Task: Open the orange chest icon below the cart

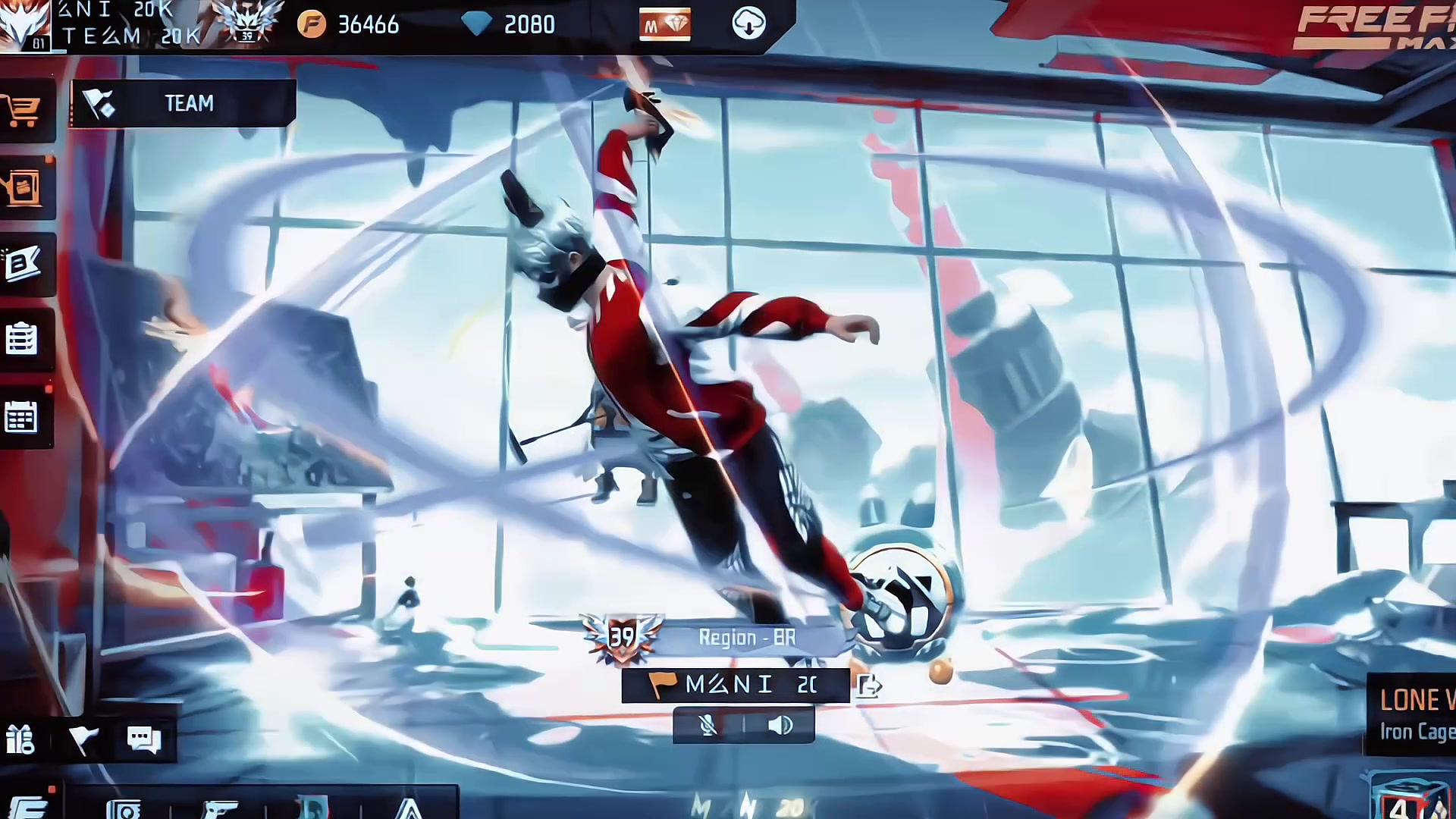Action: (23, 187)
